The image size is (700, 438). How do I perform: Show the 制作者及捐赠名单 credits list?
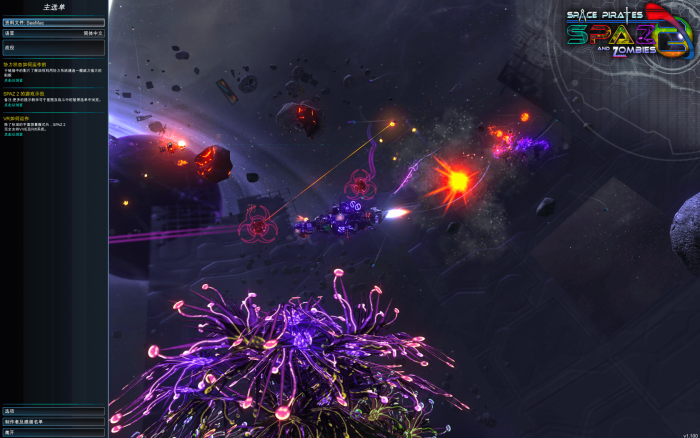[x=54, y=422]
